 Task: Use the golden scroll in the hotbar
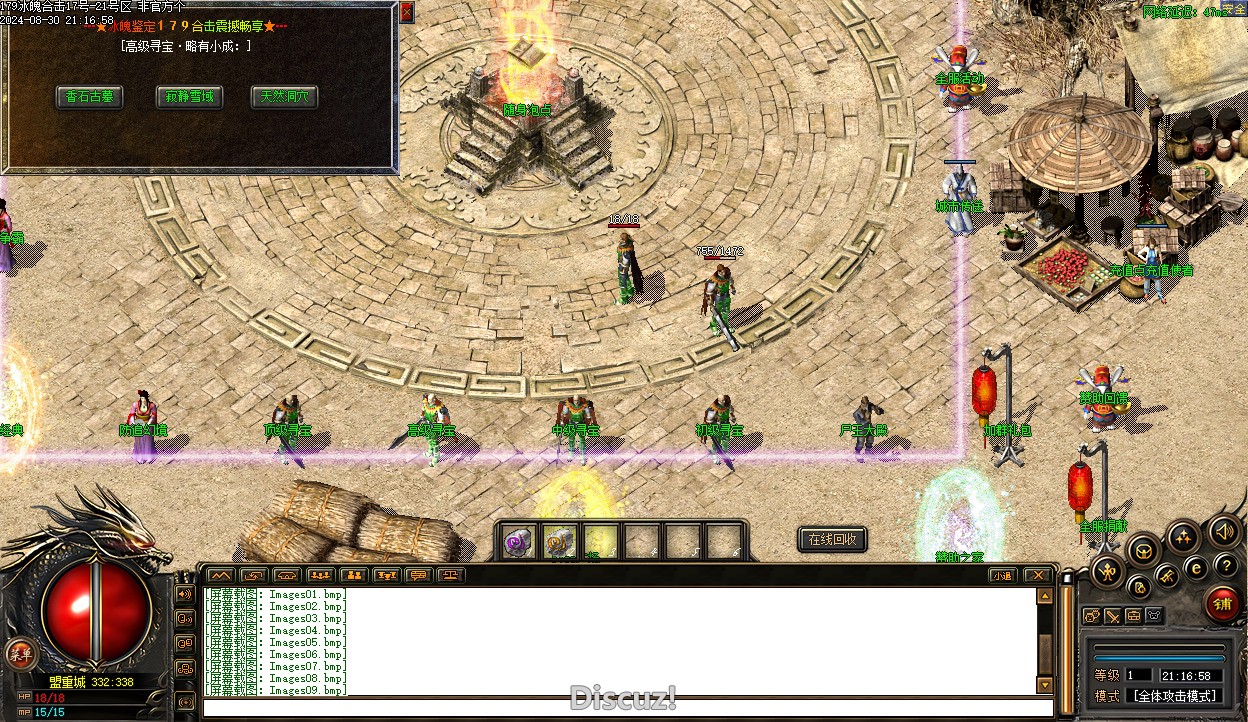[x=559, y=541]
